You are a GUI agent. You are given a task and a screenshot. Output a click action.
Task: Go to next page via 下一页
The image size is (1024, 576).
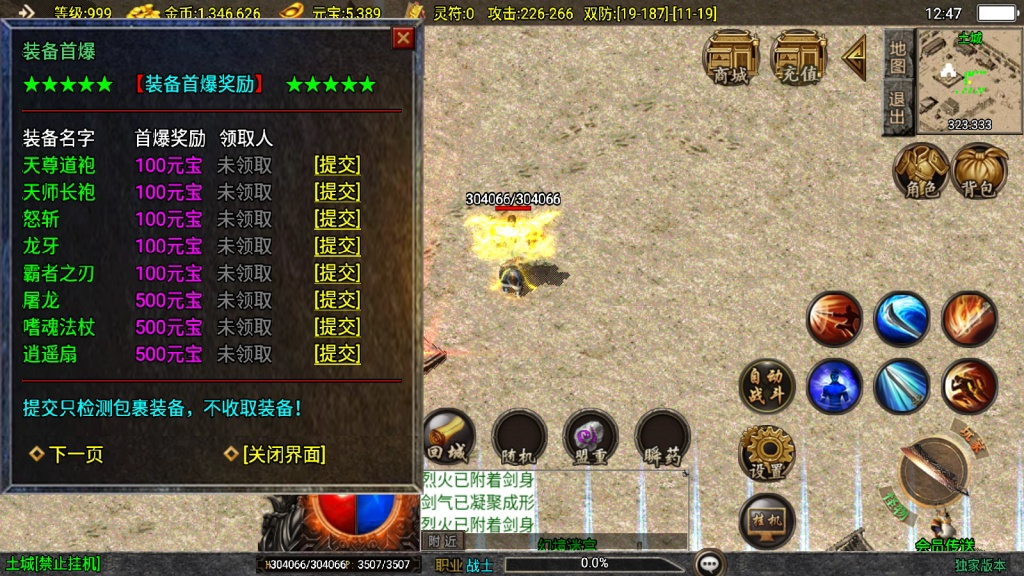coord(67,454)
